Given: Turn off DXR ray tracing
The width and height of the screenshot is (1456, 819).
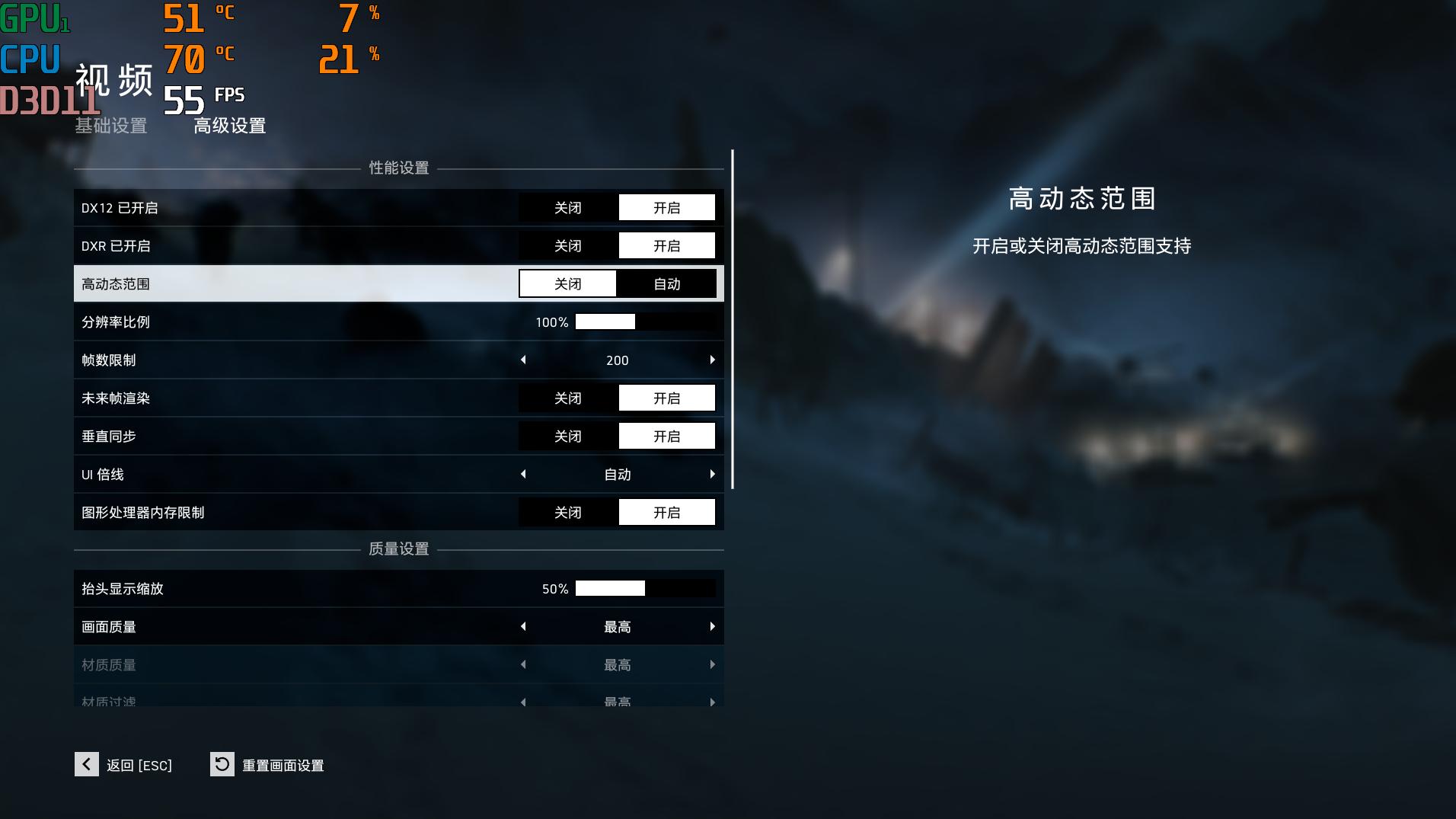Looking at the screenshot, I should point(568,245).
